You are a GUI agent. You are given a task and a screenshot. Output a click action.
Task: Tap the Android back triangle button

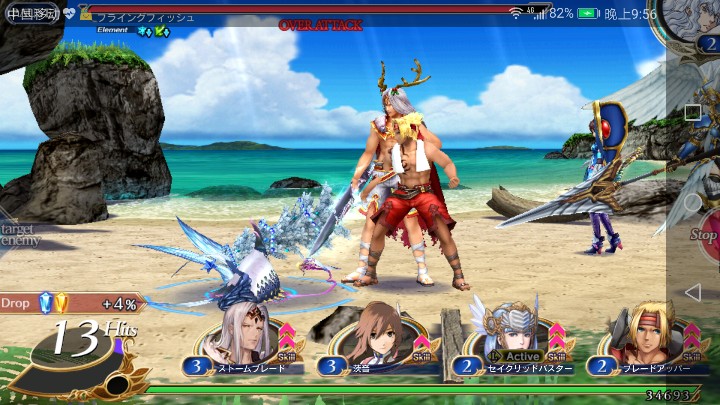[692, 292]
